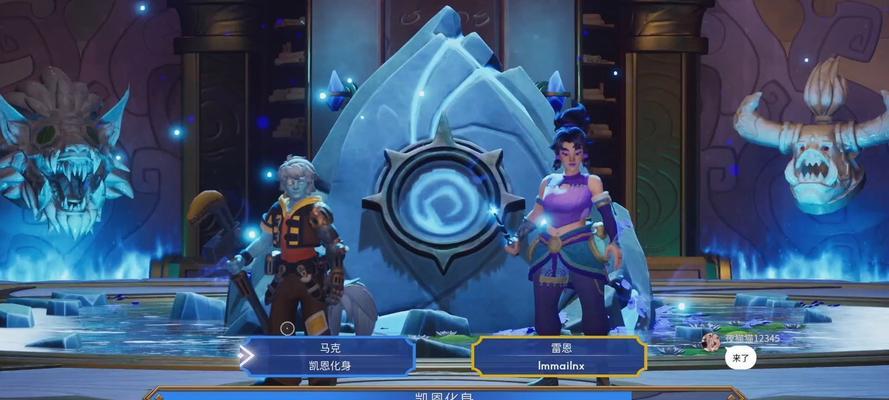This screenshot has height=400, width=889.
Task: Click the chat avatar beside 夜猫猫12345
Action: [x=711, y=341]
